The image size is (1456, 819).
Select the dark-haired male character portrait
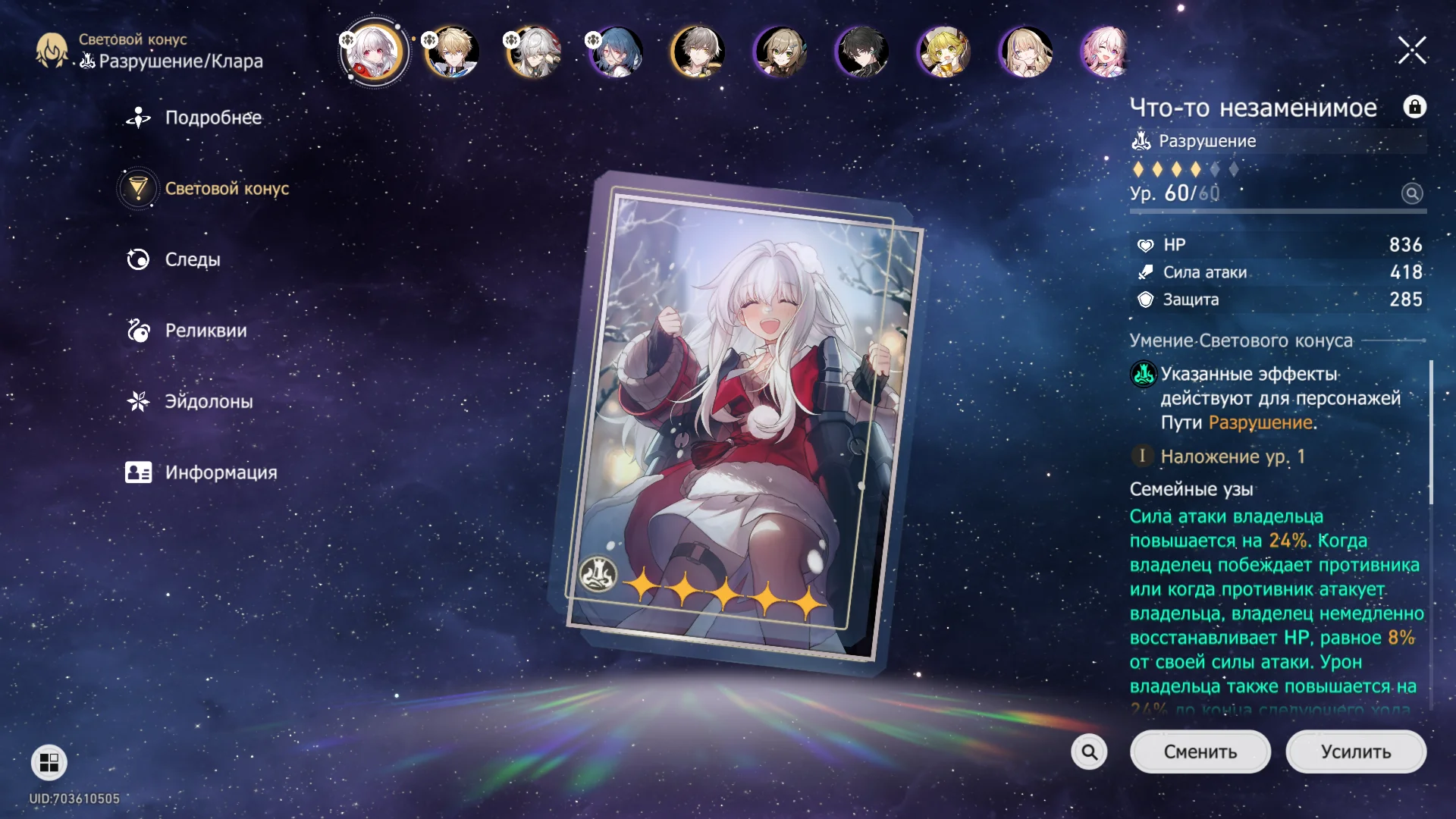862,52
